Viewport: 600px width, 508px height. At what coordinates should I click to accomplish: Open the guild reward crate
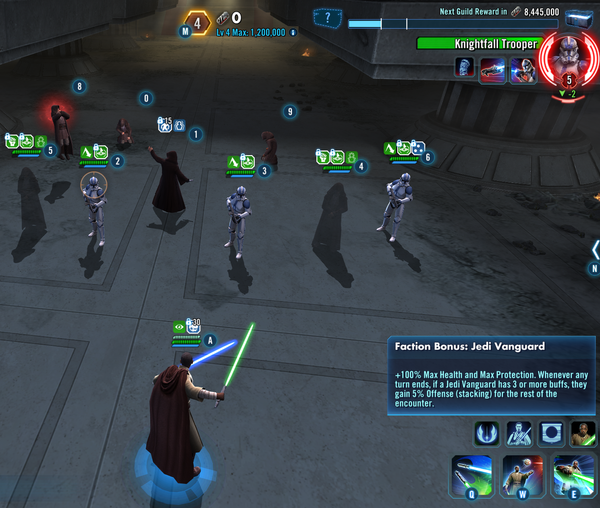[x=579, y=20]
